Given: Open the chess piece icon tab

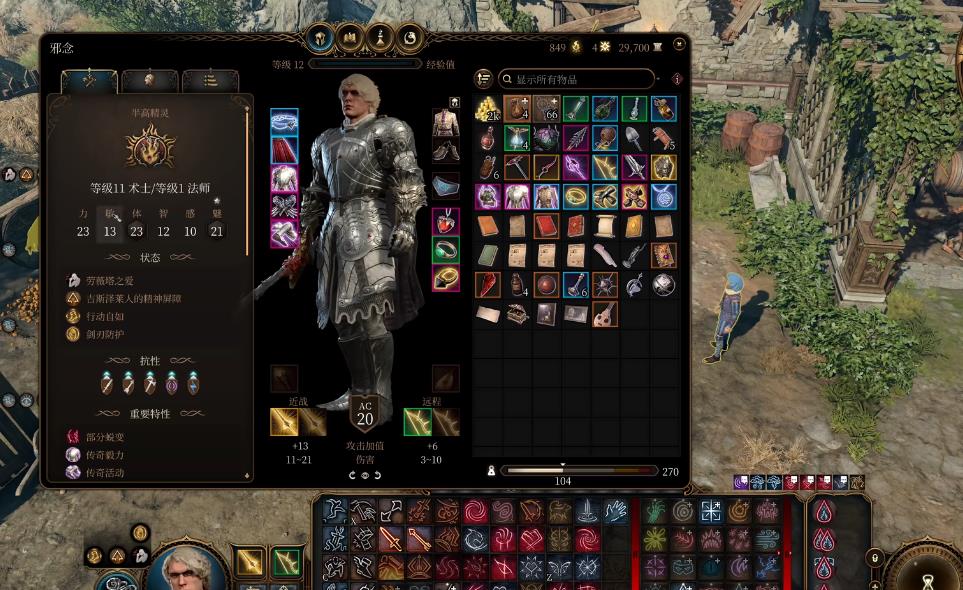Looking at the screenshot, I should point(379,38).
